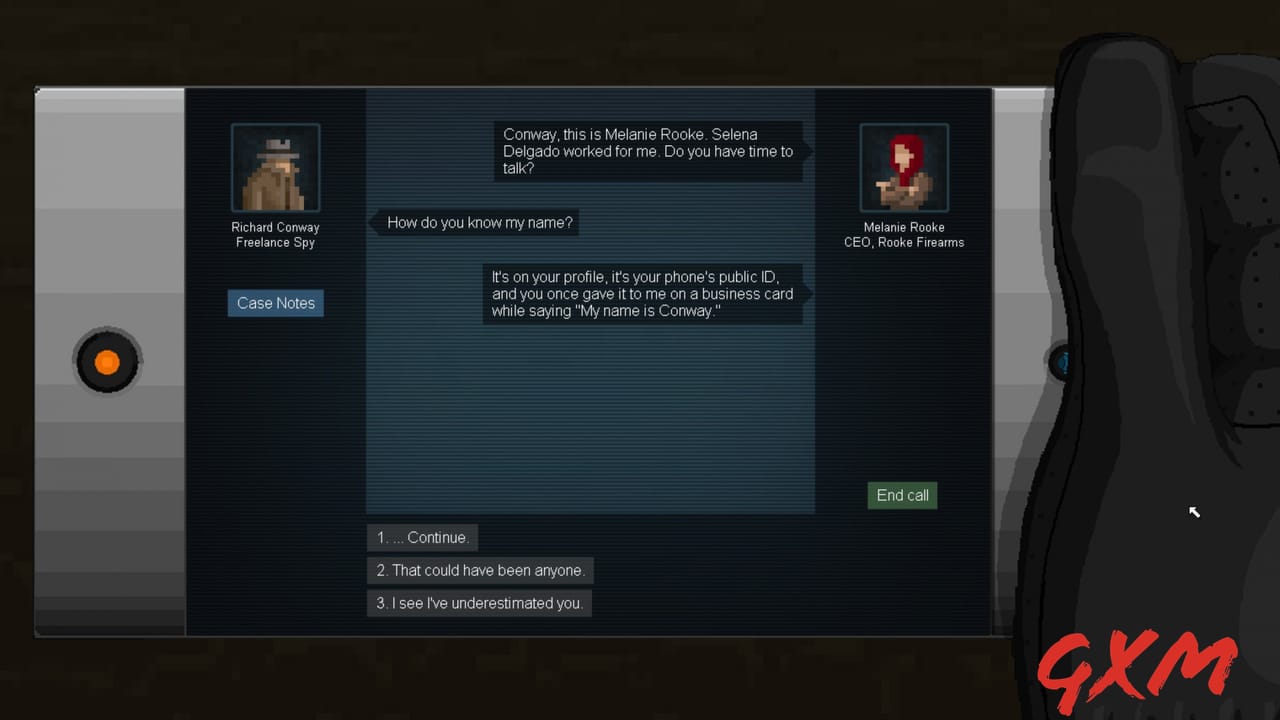Open Richard Conway's profile portrait

click(x=275, y=167)
